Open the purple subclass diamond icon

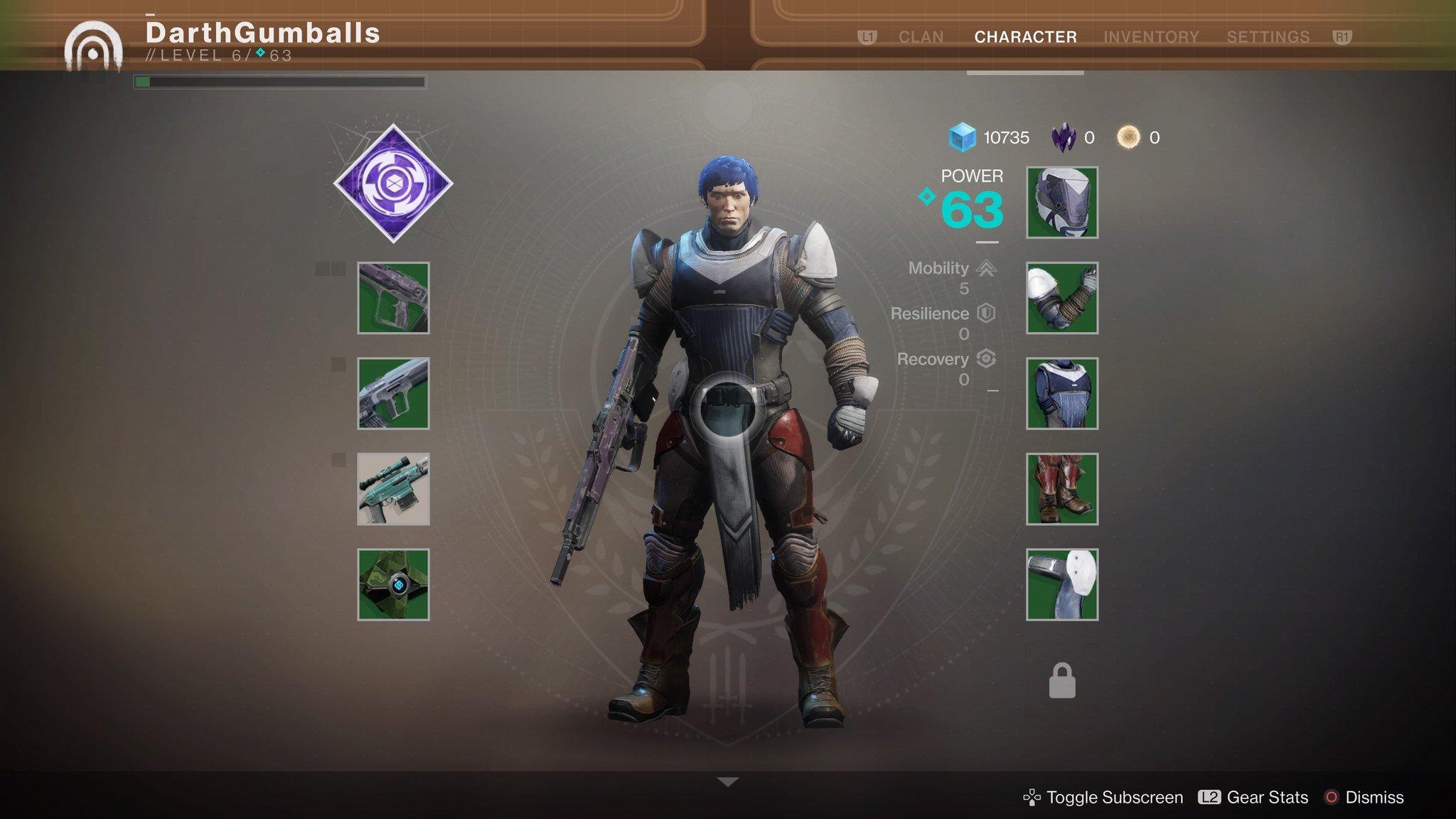coord(393,183)
